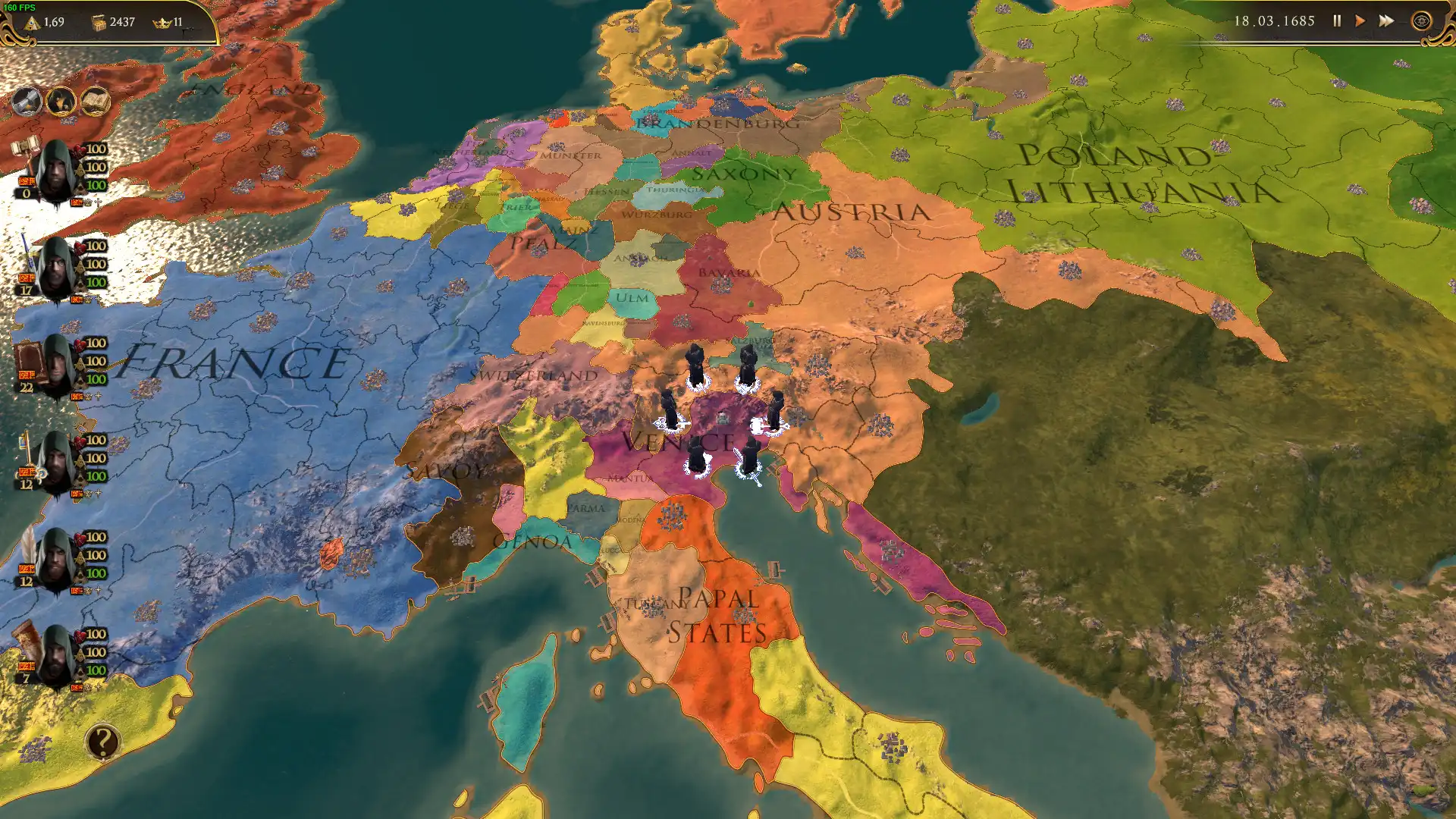The image size is (1456, 819).
Task: Fast-forward the game speed
Action: coord(1386,20)
